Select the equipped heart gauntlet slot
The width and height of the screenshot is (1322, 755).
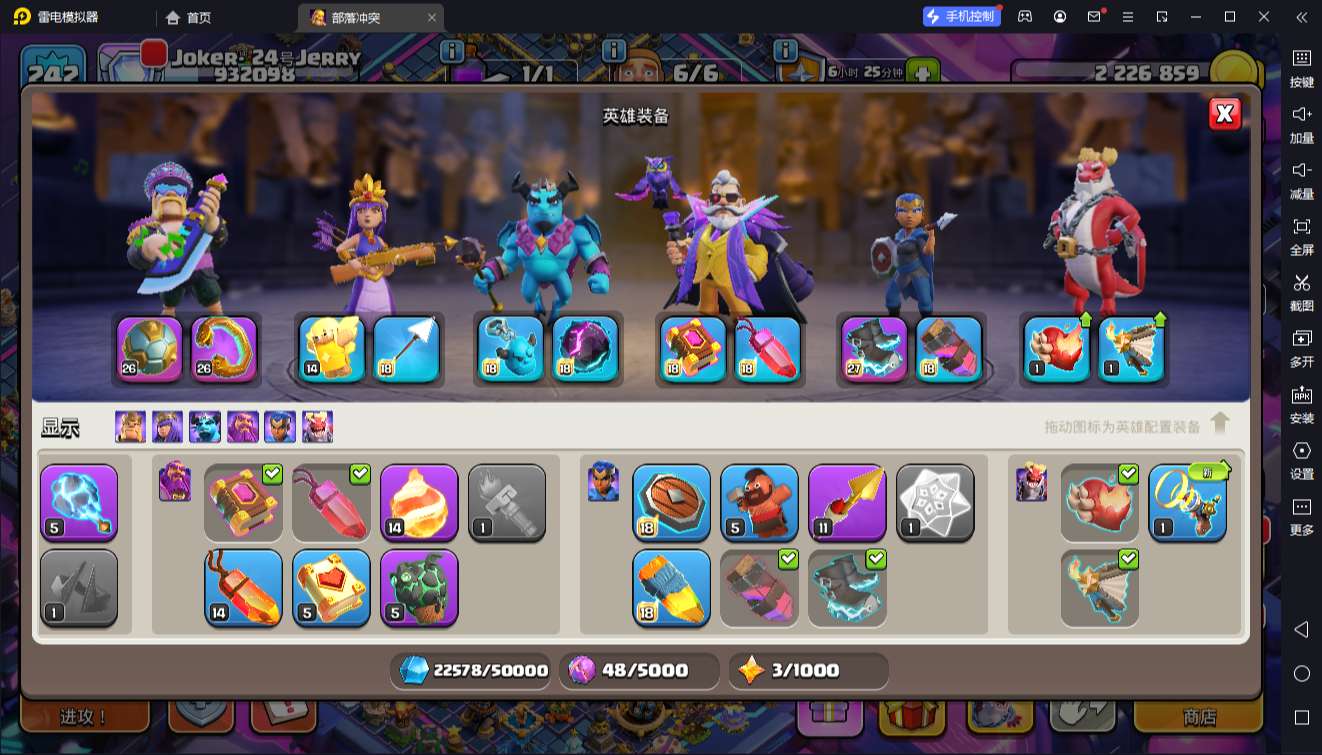(x=1057, y=349)
